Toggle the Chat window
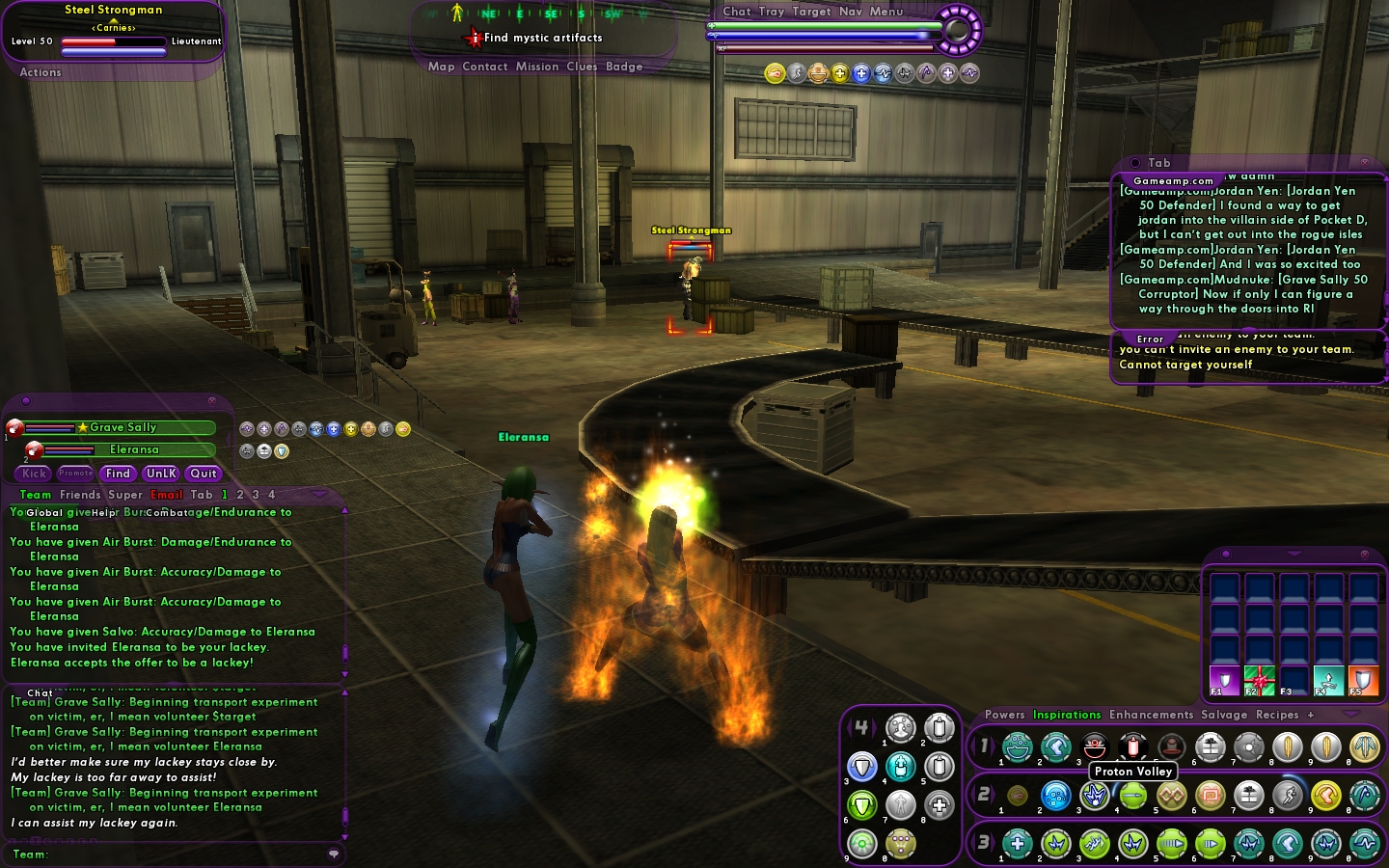 [737, 12]
